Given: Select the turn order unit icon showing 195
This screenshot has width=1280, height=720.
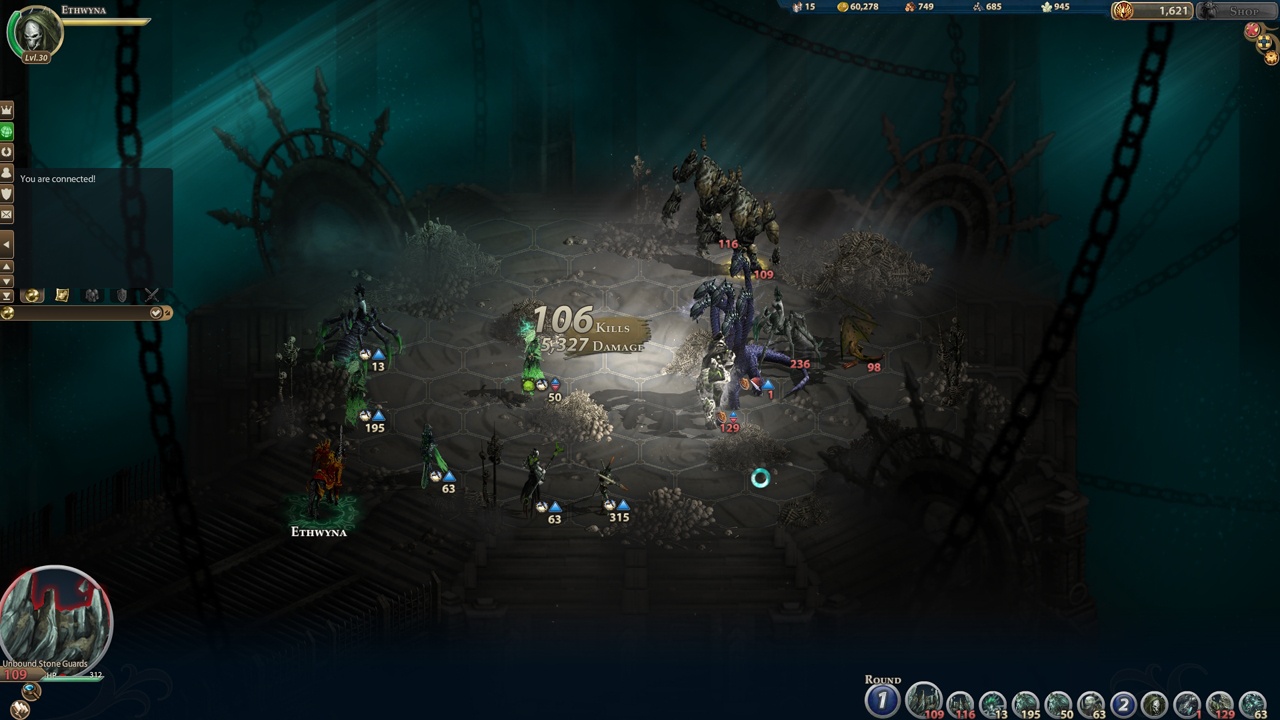Looking at the screenshot, I should coord(1025,705).
